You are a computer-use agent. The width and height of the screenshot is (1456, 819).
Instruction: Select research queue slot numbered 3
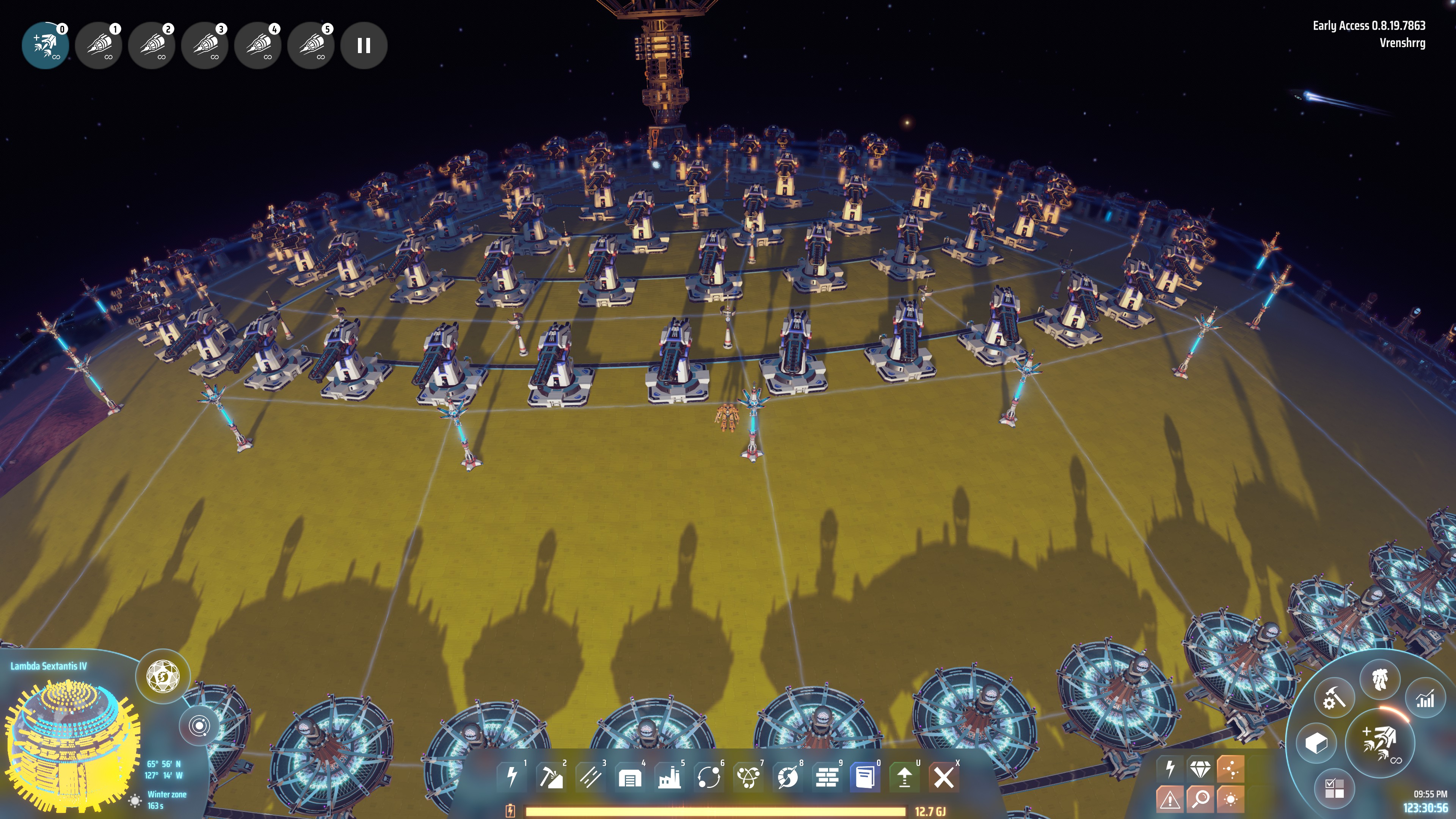(205, 46)
